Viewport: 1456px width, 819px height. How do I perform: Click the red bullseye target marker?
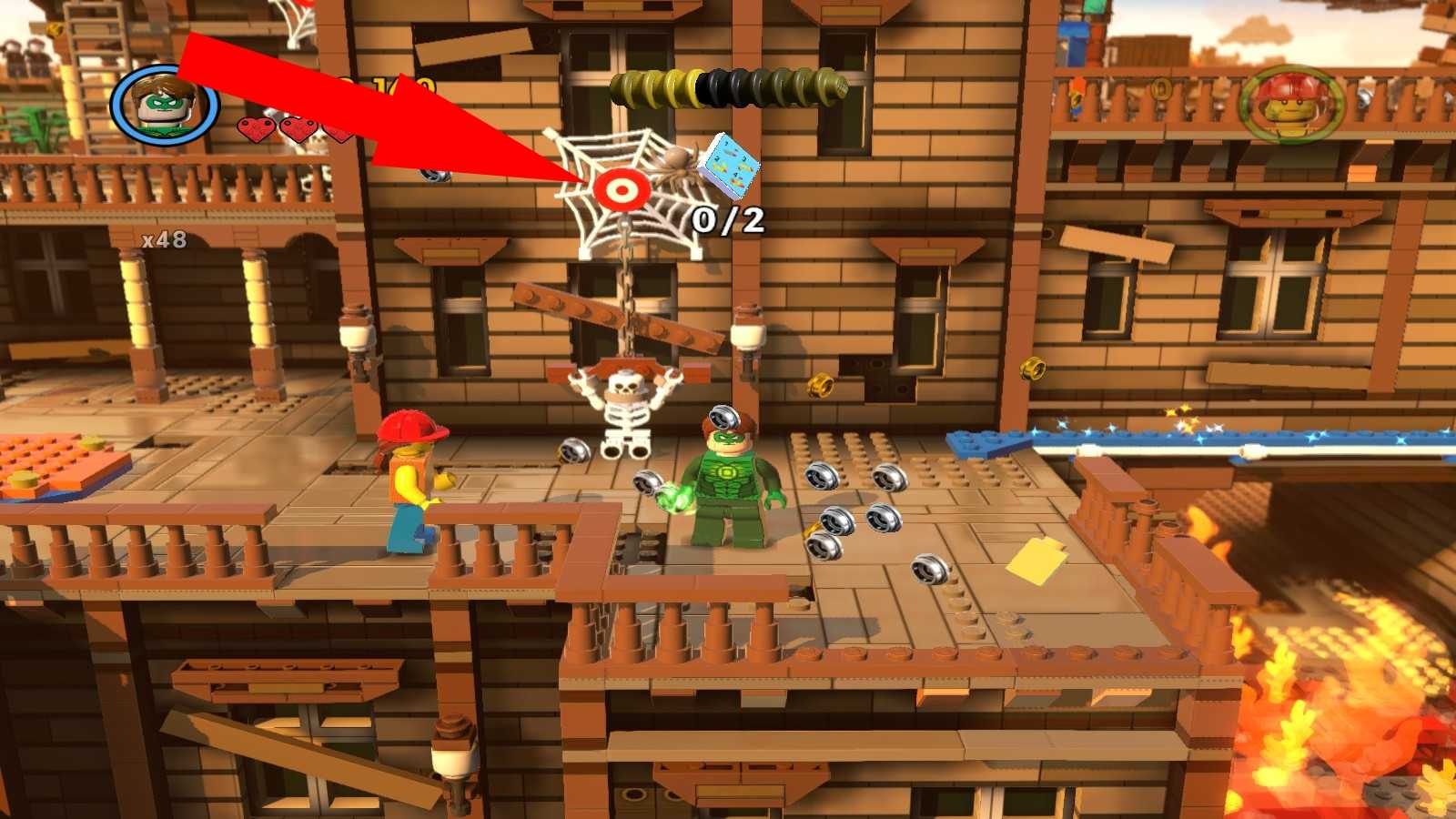click(622, 189)
